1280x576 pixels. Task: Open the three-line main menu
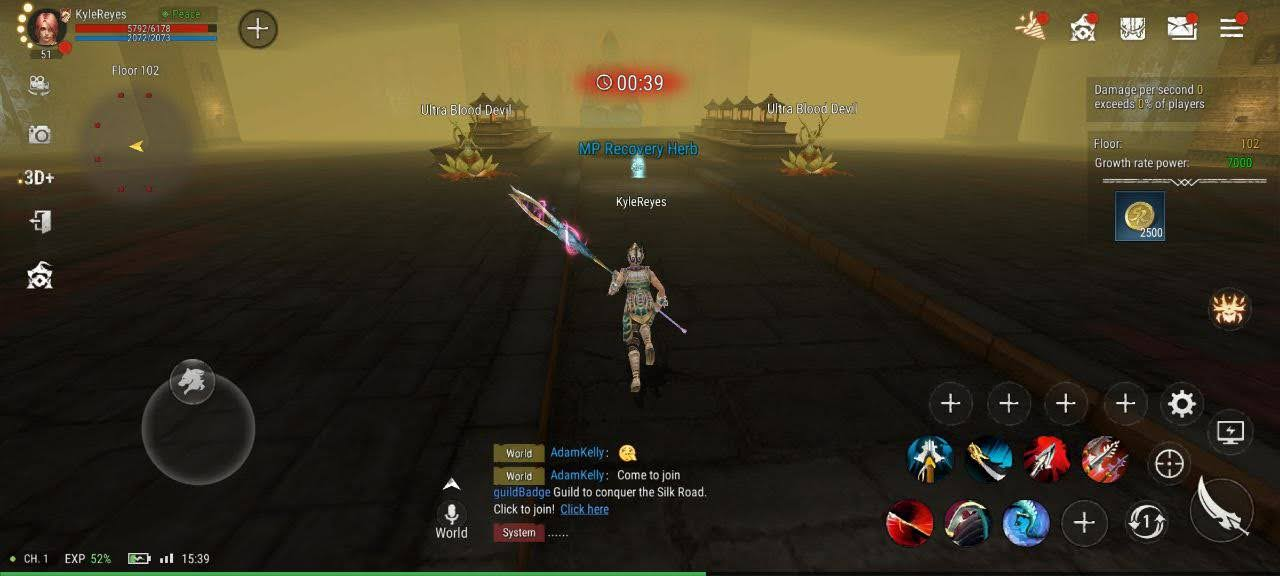(1232, 28)
